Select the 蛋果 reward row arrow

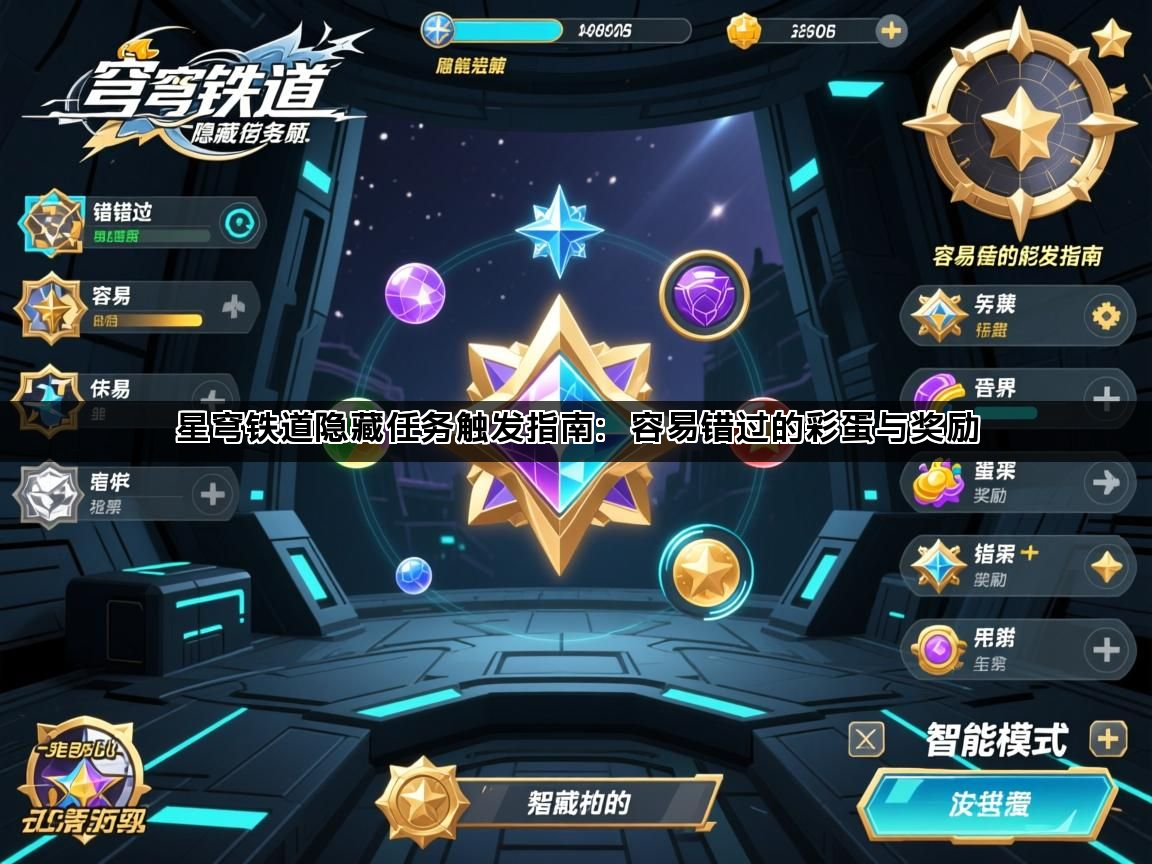(x=1106, y=483)
